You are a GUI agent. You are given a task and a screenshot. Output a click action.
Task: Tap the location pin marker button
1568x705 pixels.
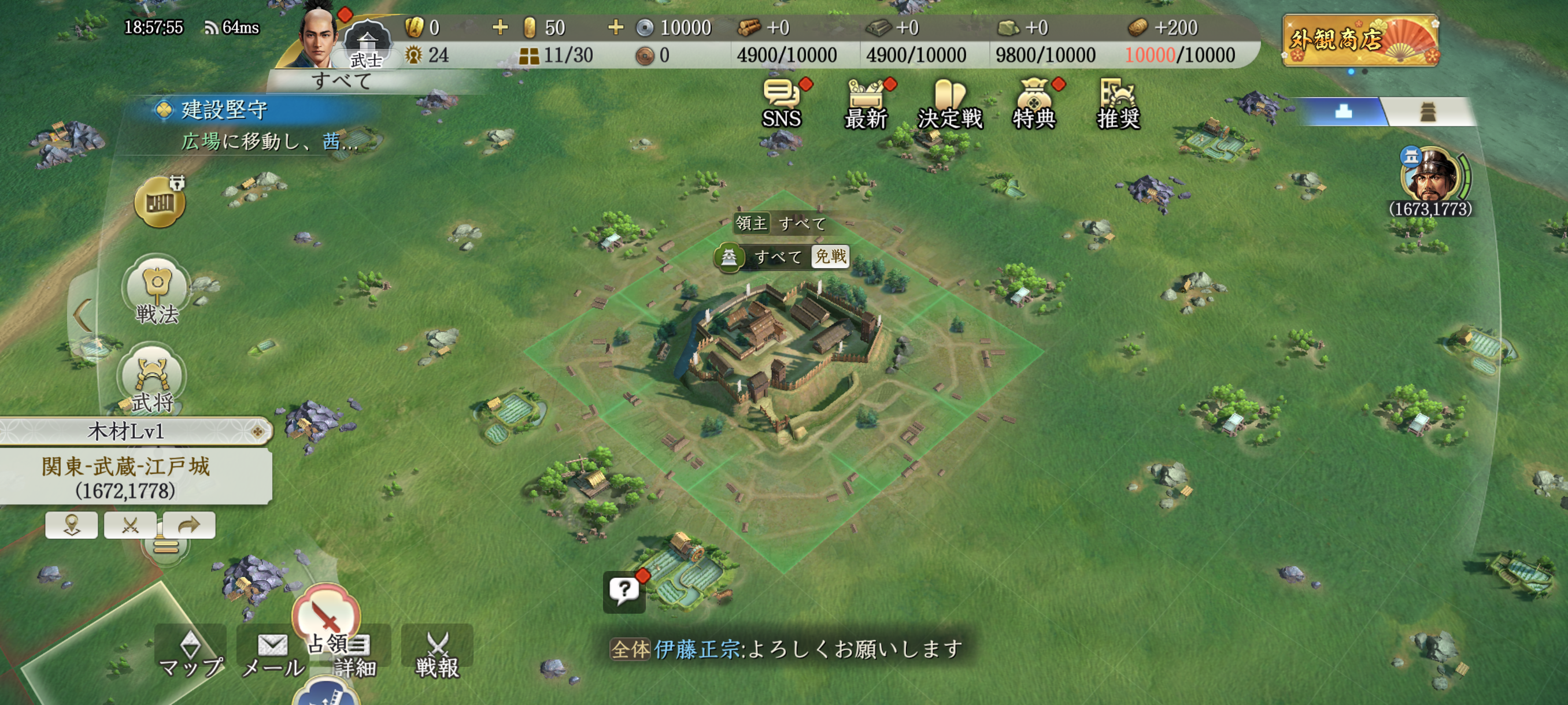pos(71,525)
